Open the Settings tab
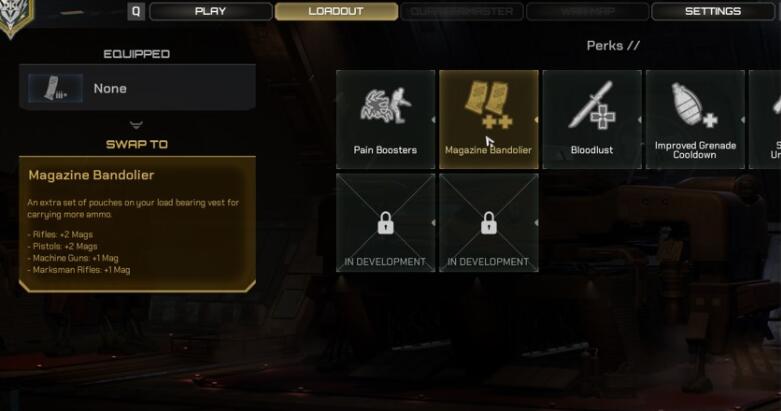The width and height of the screenshot is (781, 411). pyautogui.click(x=713, y=12)
